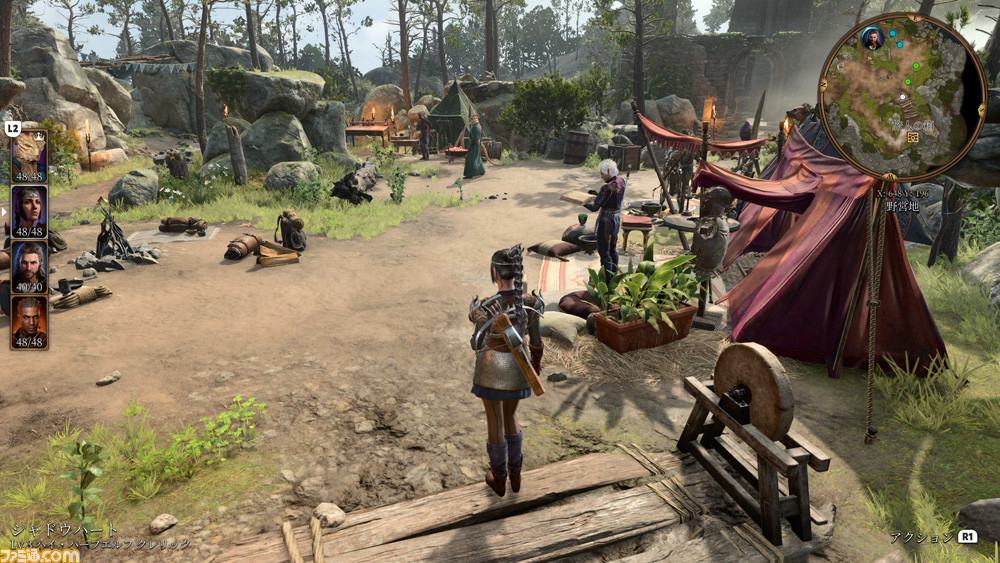Select Shadowheart's party portrait
Viewport: 1000px width, 563px height.
click(29, 210)
